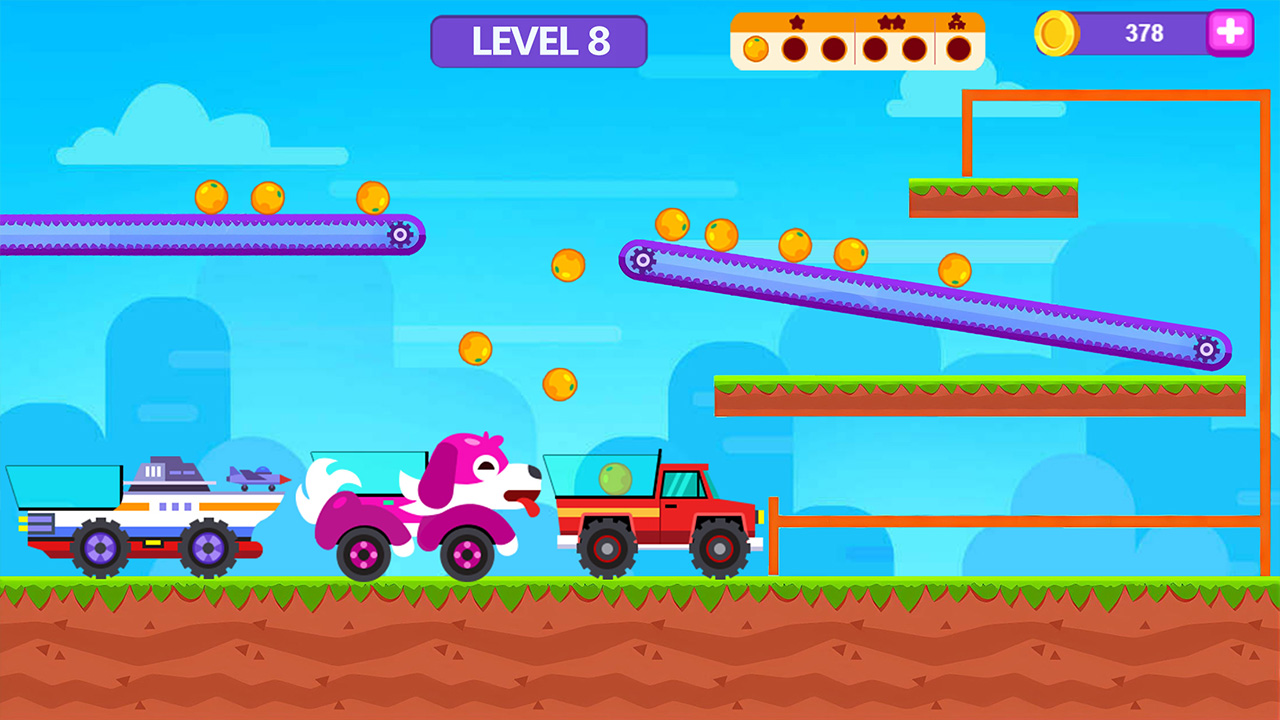The width and height of the screenshot is (1280, 720).
Task: Click the double-star marker on the progress bar
Action: tap(891, 21)
